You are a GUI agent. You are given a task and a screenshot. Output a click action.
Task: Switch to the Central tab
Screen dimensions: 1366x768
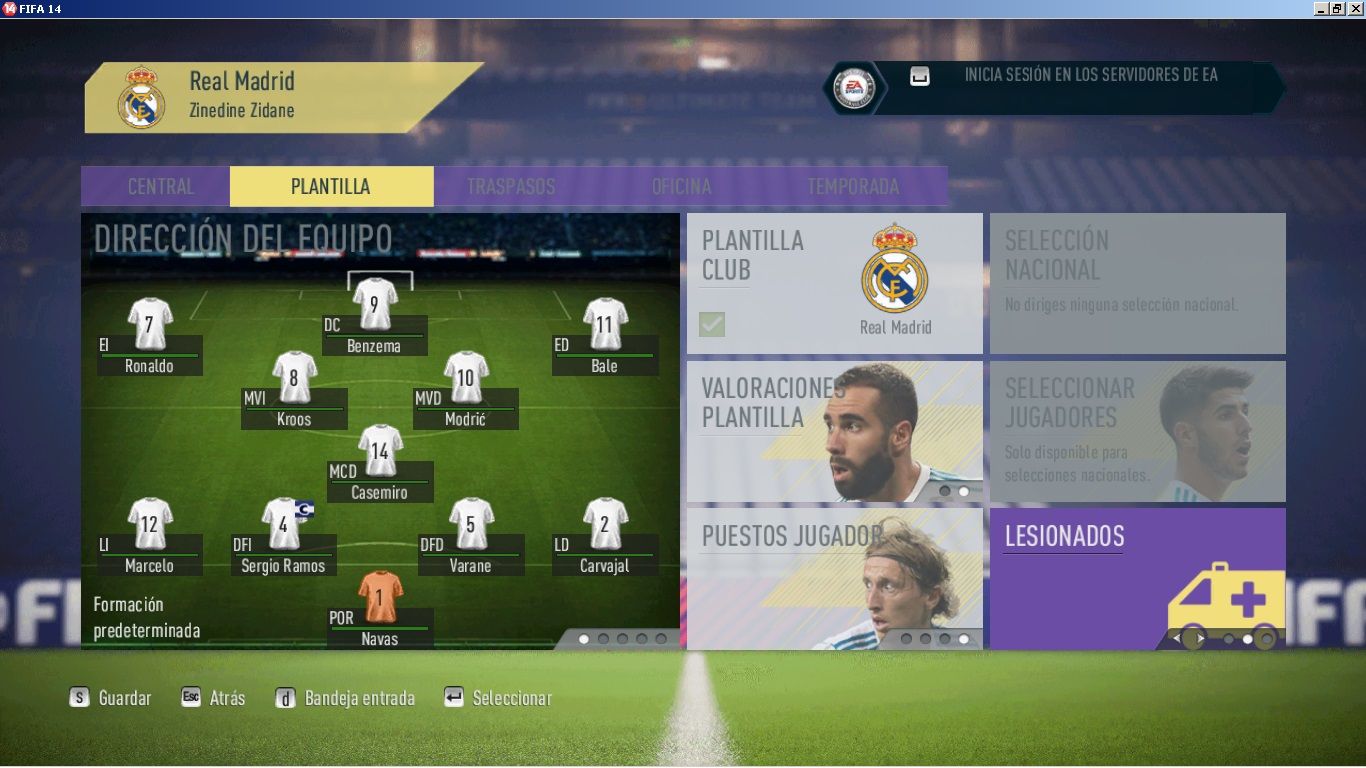click(161, 187)
